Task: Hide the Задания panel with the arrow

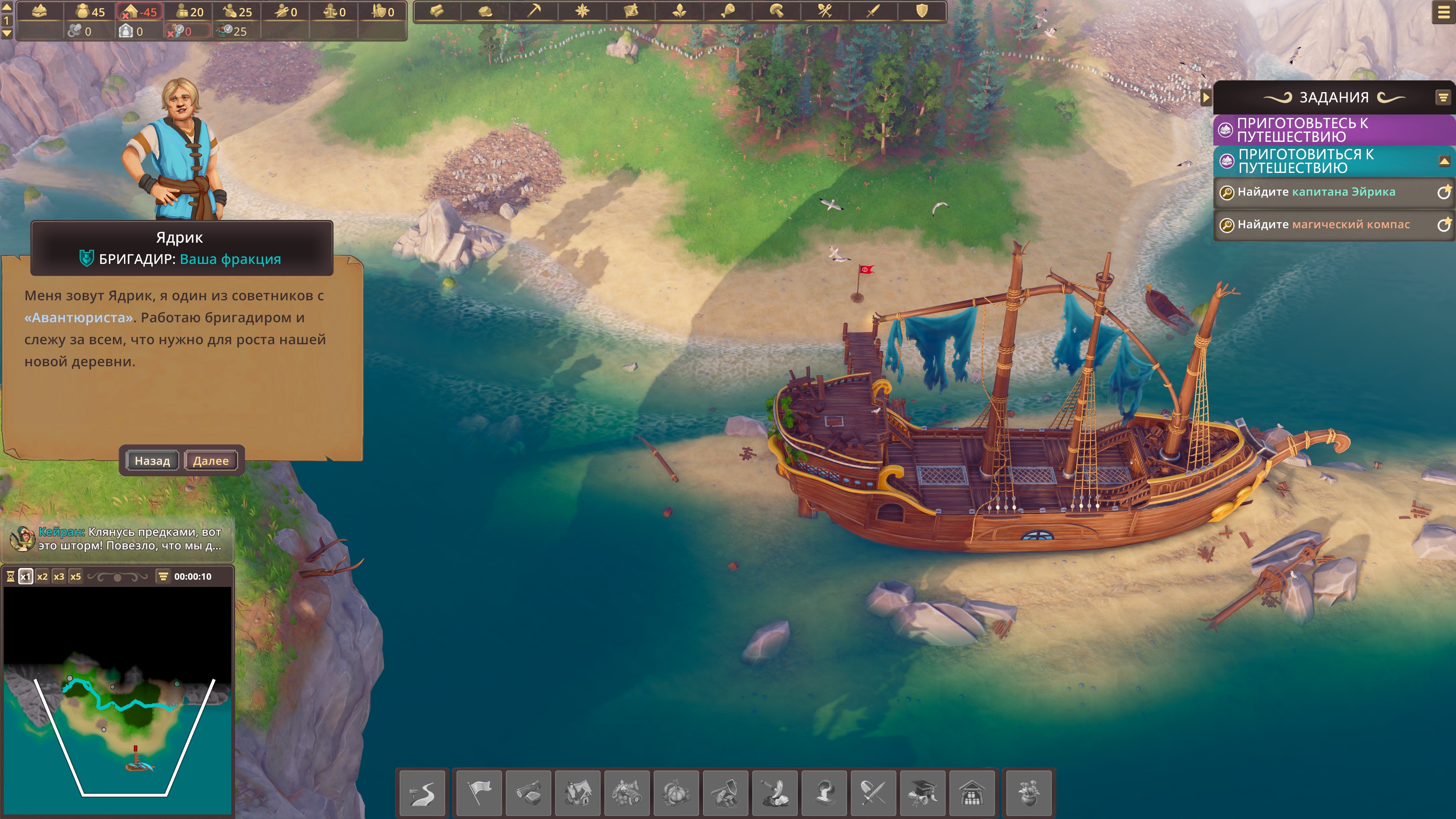Action: (x=1206, y=98)
